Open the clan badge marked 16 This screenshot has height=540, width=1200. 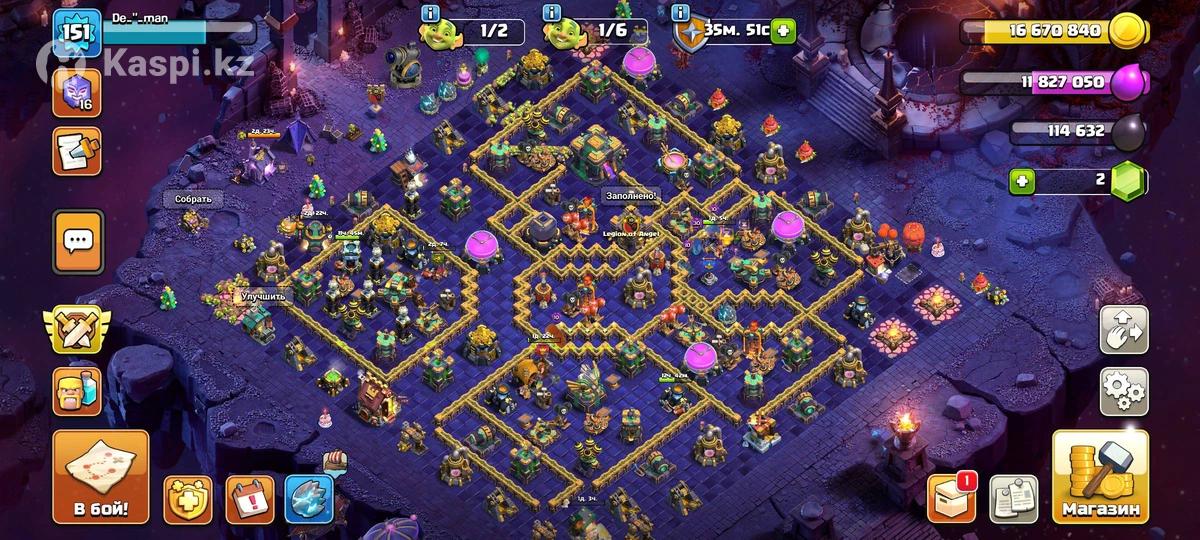[77, 92]
